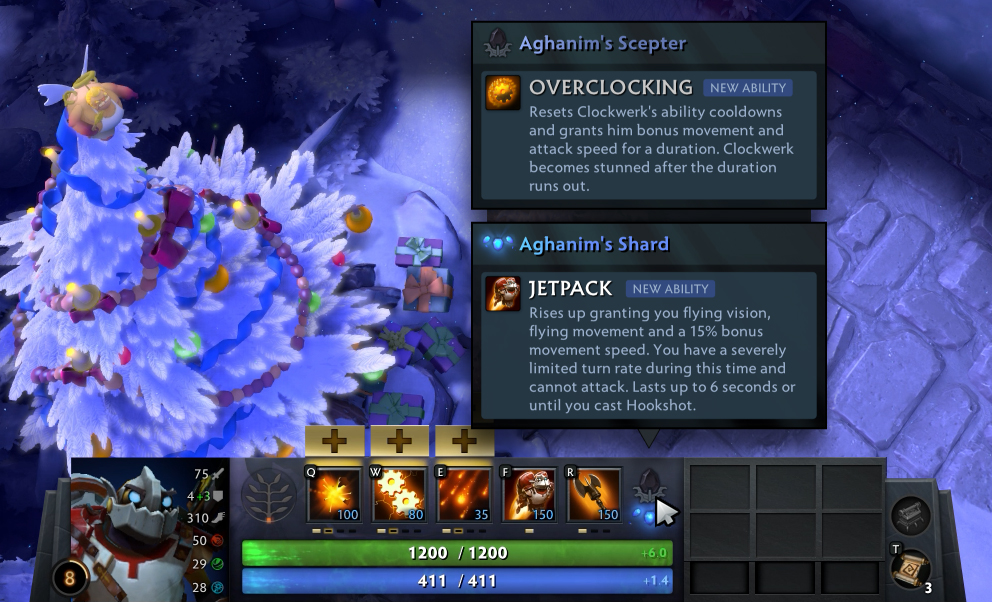
Task: Click the hero level 8 badge
Action: coord(70,578)
